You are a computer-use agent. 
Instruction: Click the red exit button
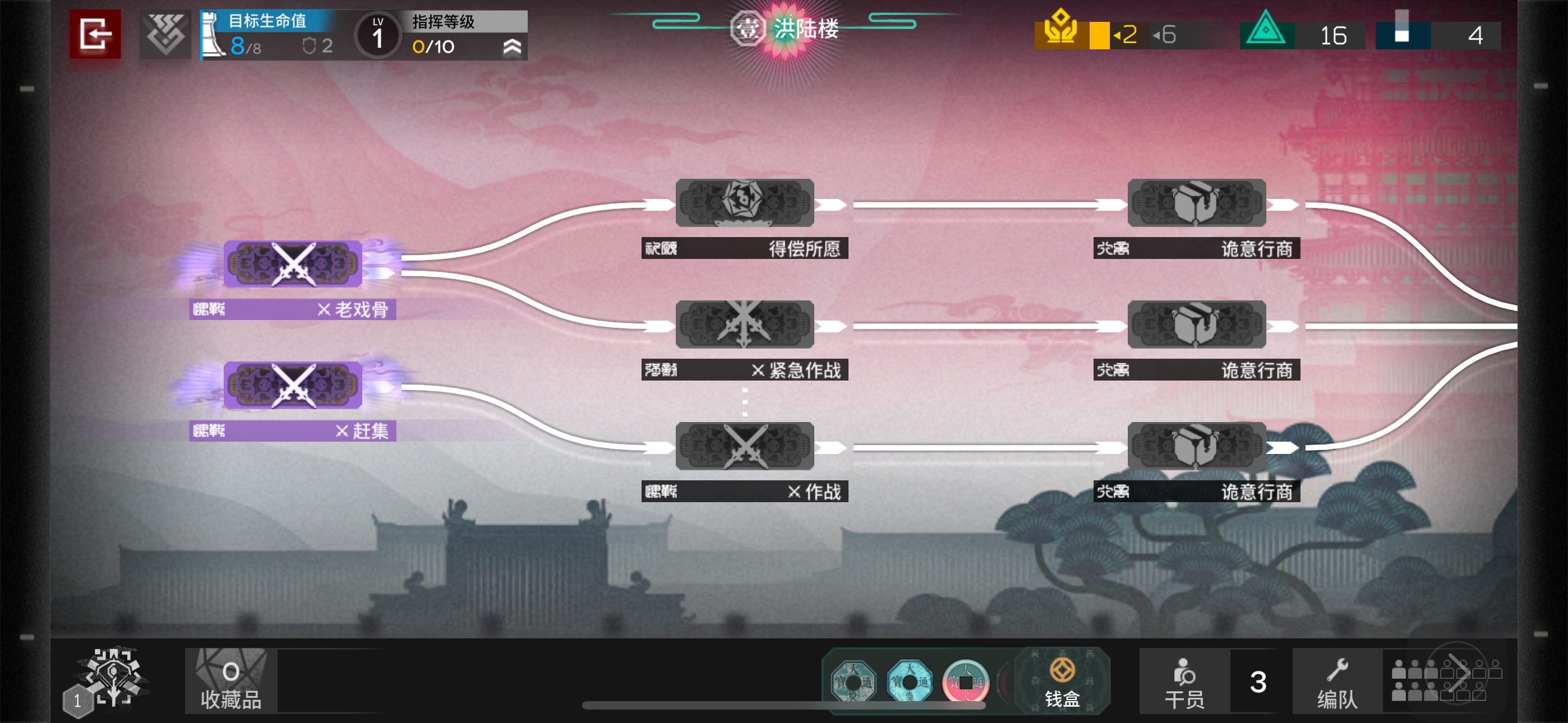pyautogui.click(x=95, y=34)
